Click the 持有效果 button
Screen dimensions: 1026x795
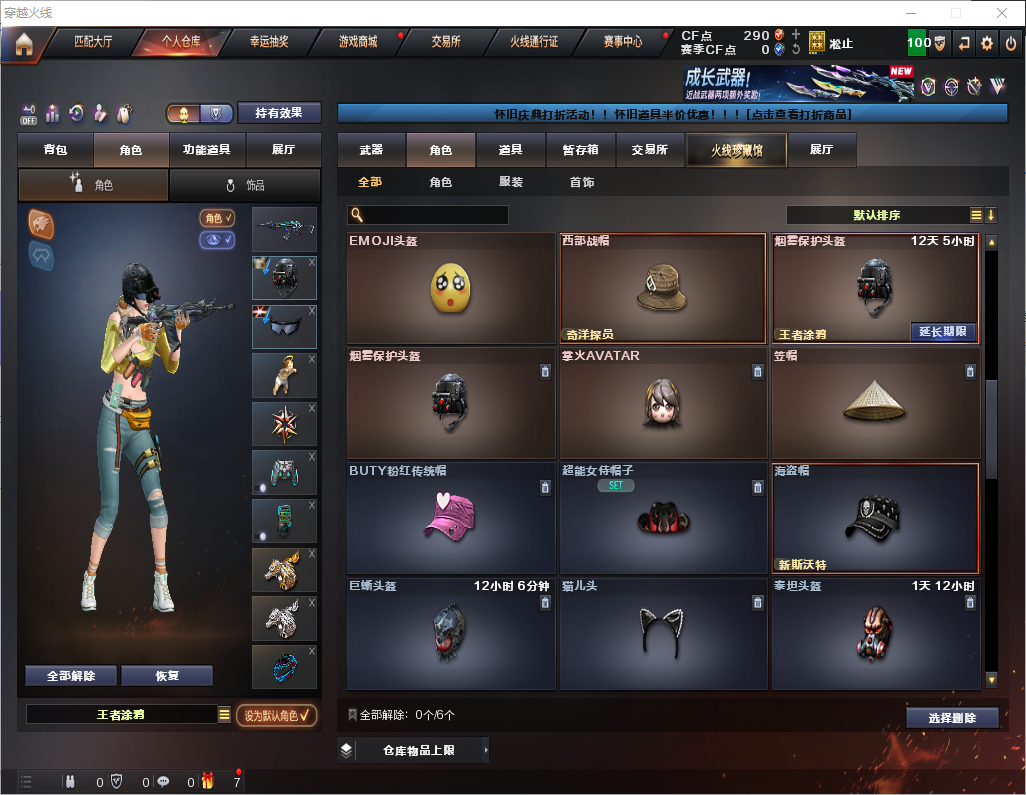[x=279, y=113]
